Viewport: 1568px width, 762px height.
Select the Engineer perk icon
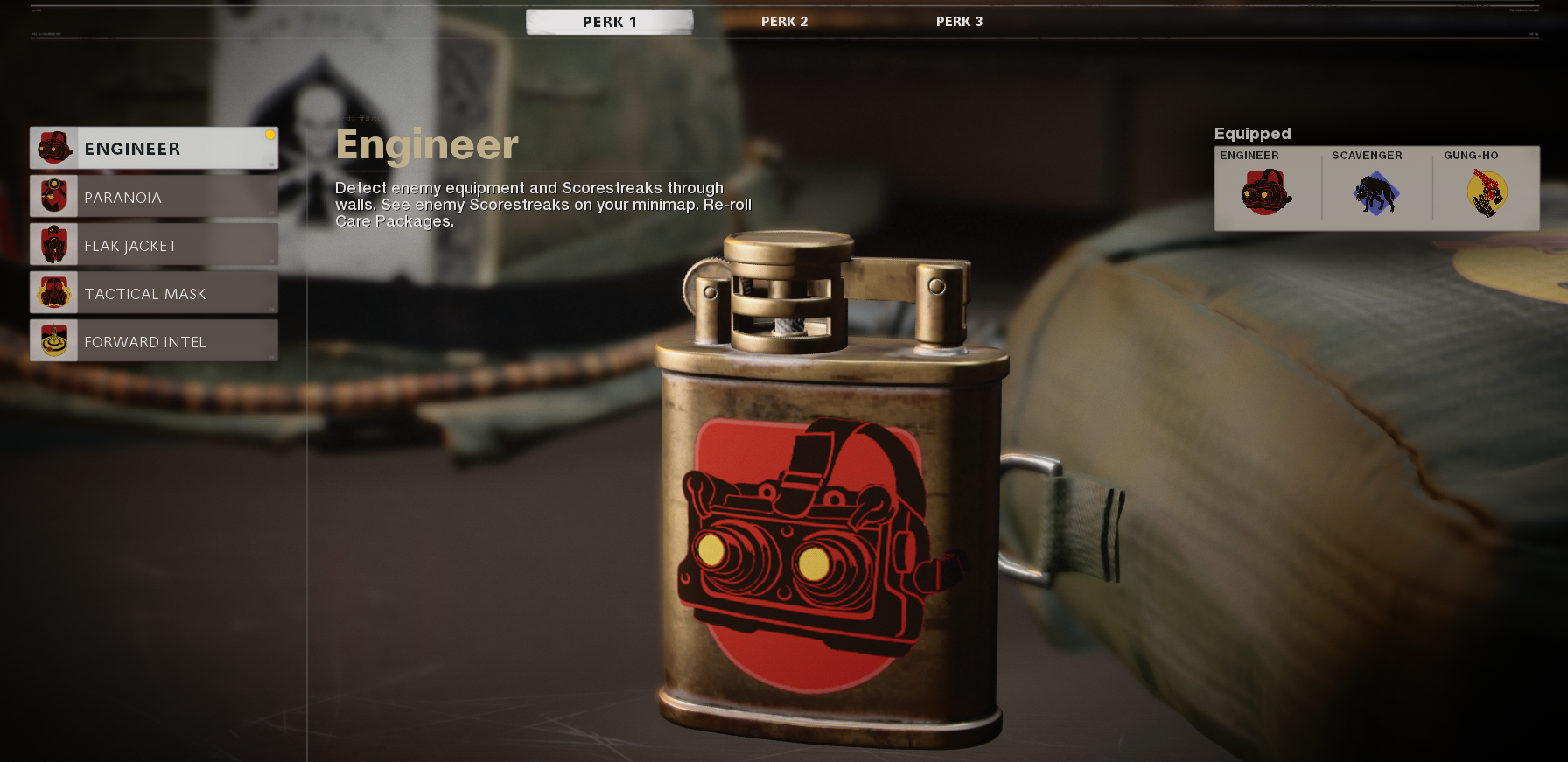(x=55, y=148)
